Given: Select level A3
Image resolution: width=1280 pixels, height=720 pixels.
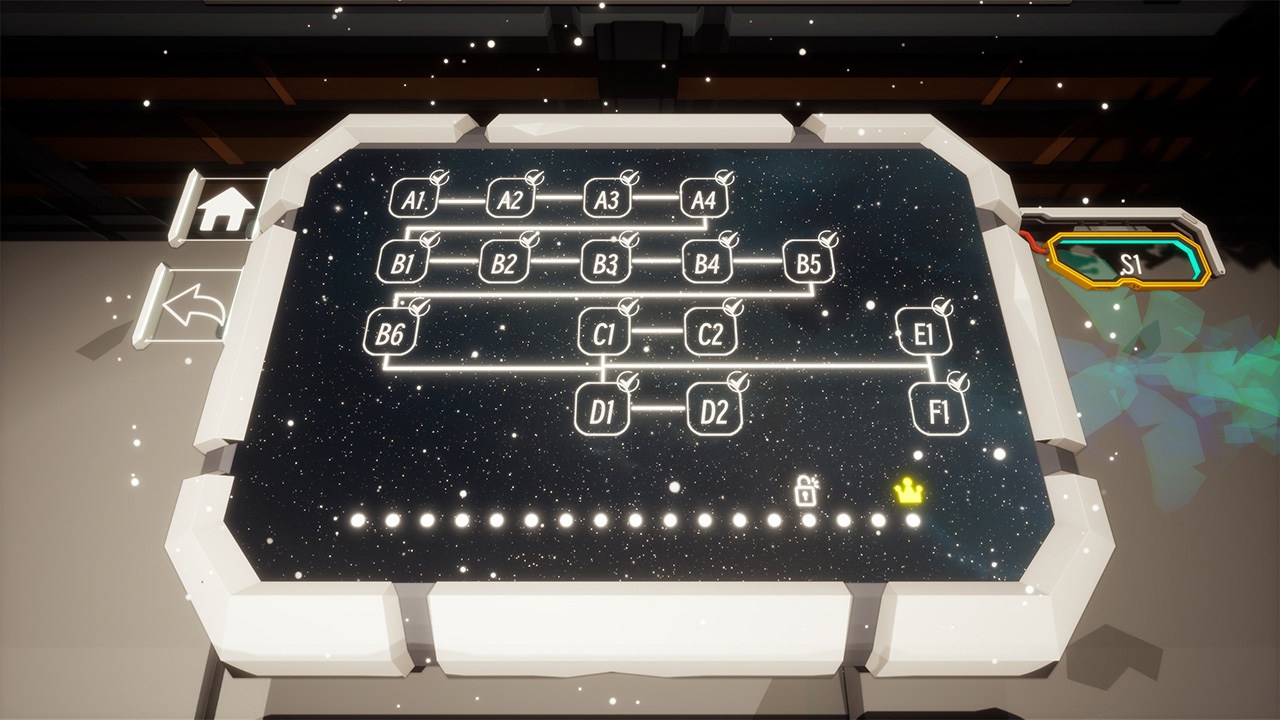Looking at the screenshot, I should (x=607, y=200).
